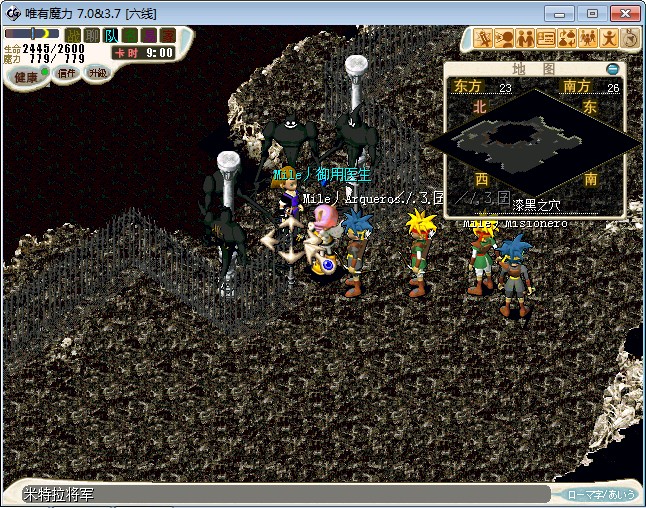Open the sword and scroll battle icon

tap(484, 39)
